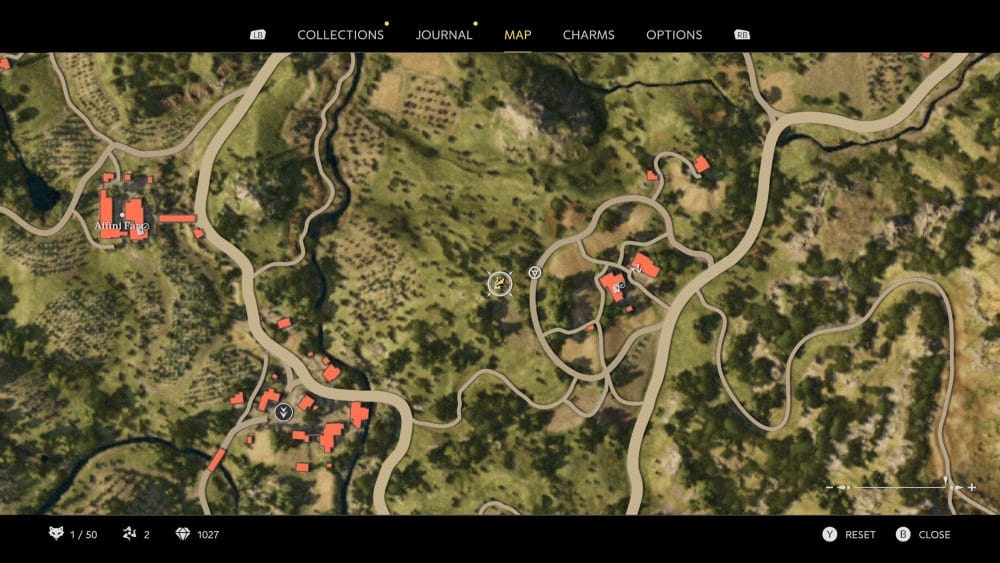Viewport: 1000px width, 563px height.
Task: Select the dark chevron marker in the village
Action: [284, 410]
